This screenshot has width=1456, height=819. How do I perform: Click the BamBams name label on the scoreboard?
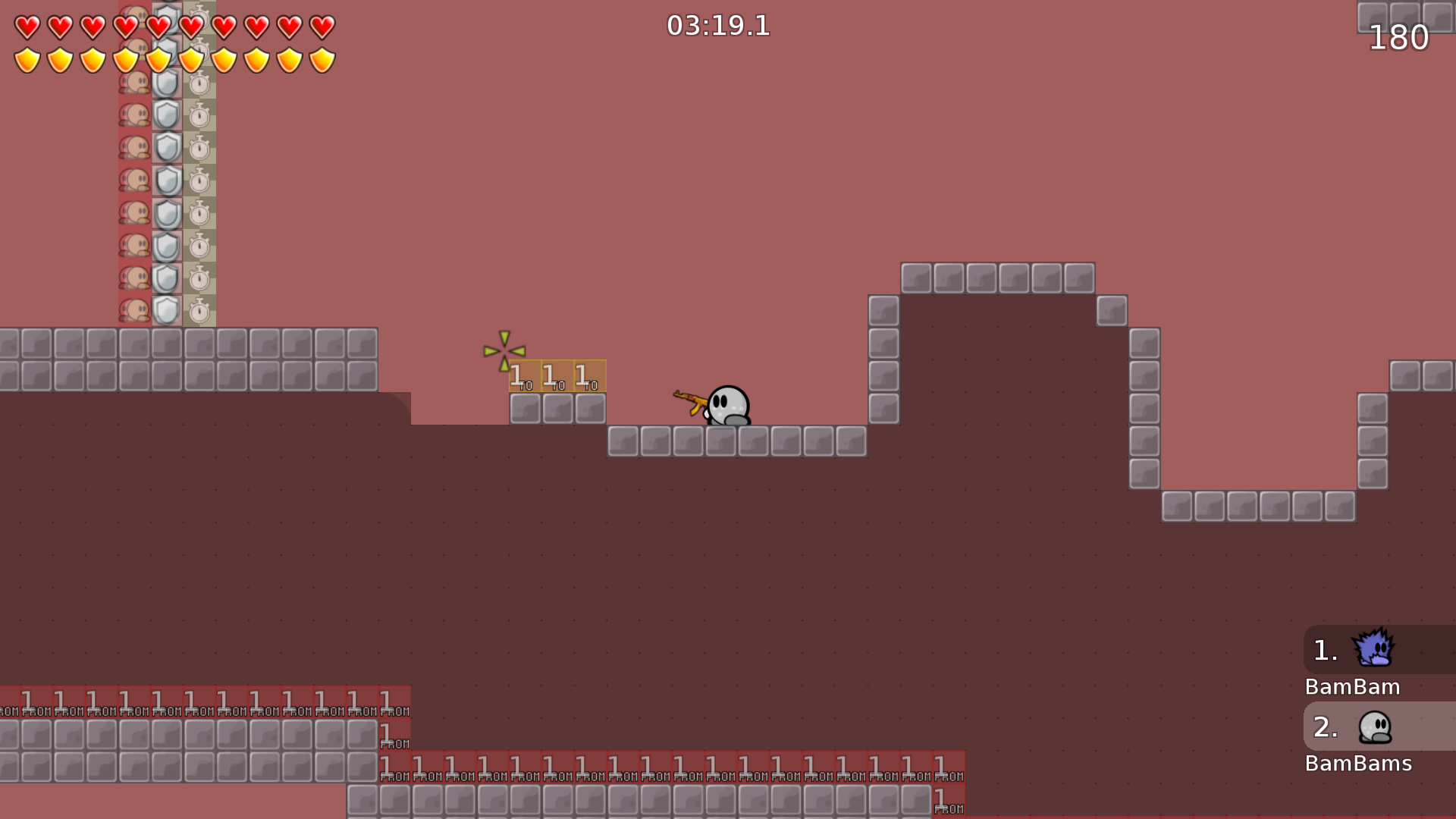[1360, 764]
